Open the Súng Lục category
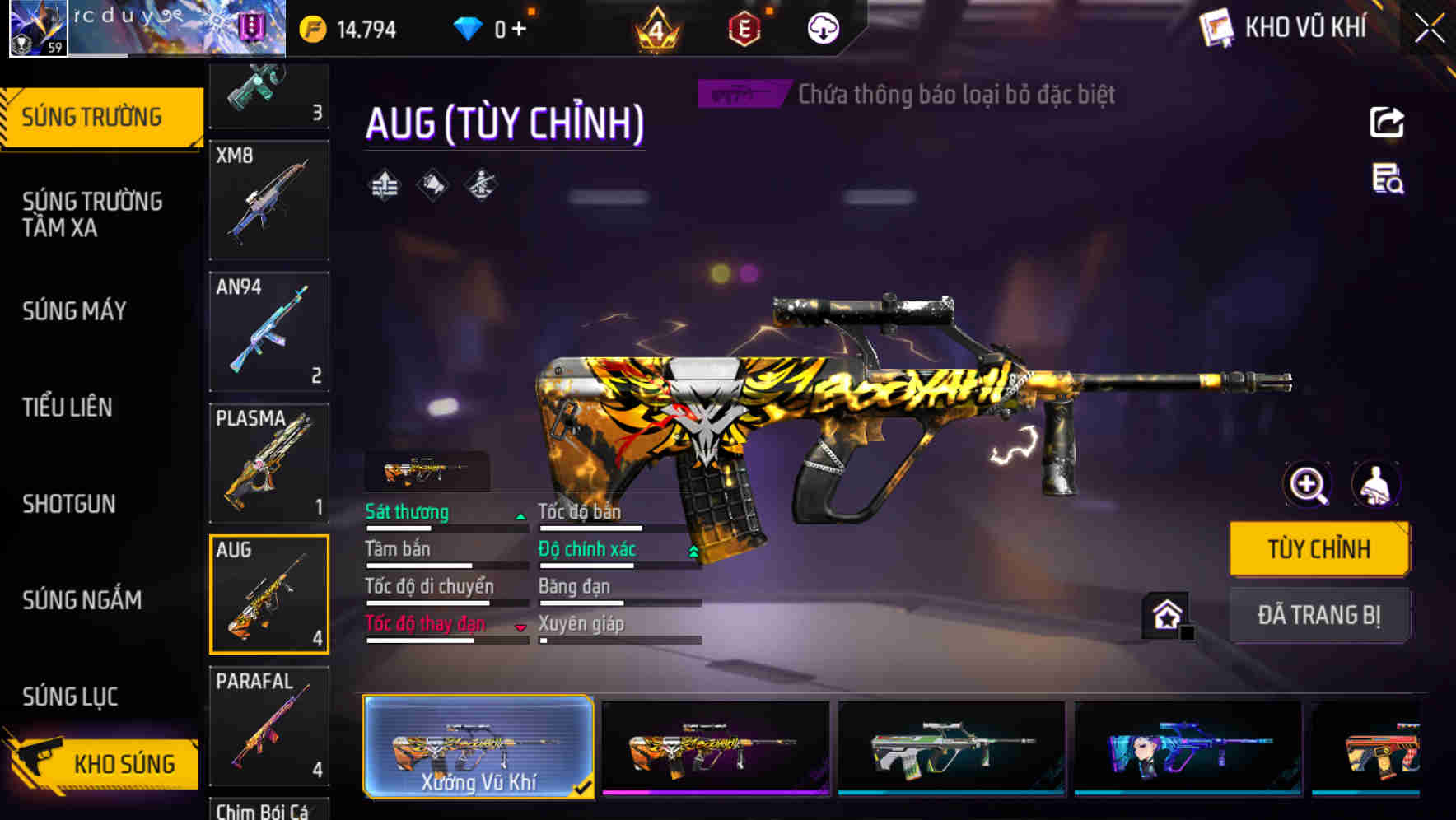 (70, 697)
